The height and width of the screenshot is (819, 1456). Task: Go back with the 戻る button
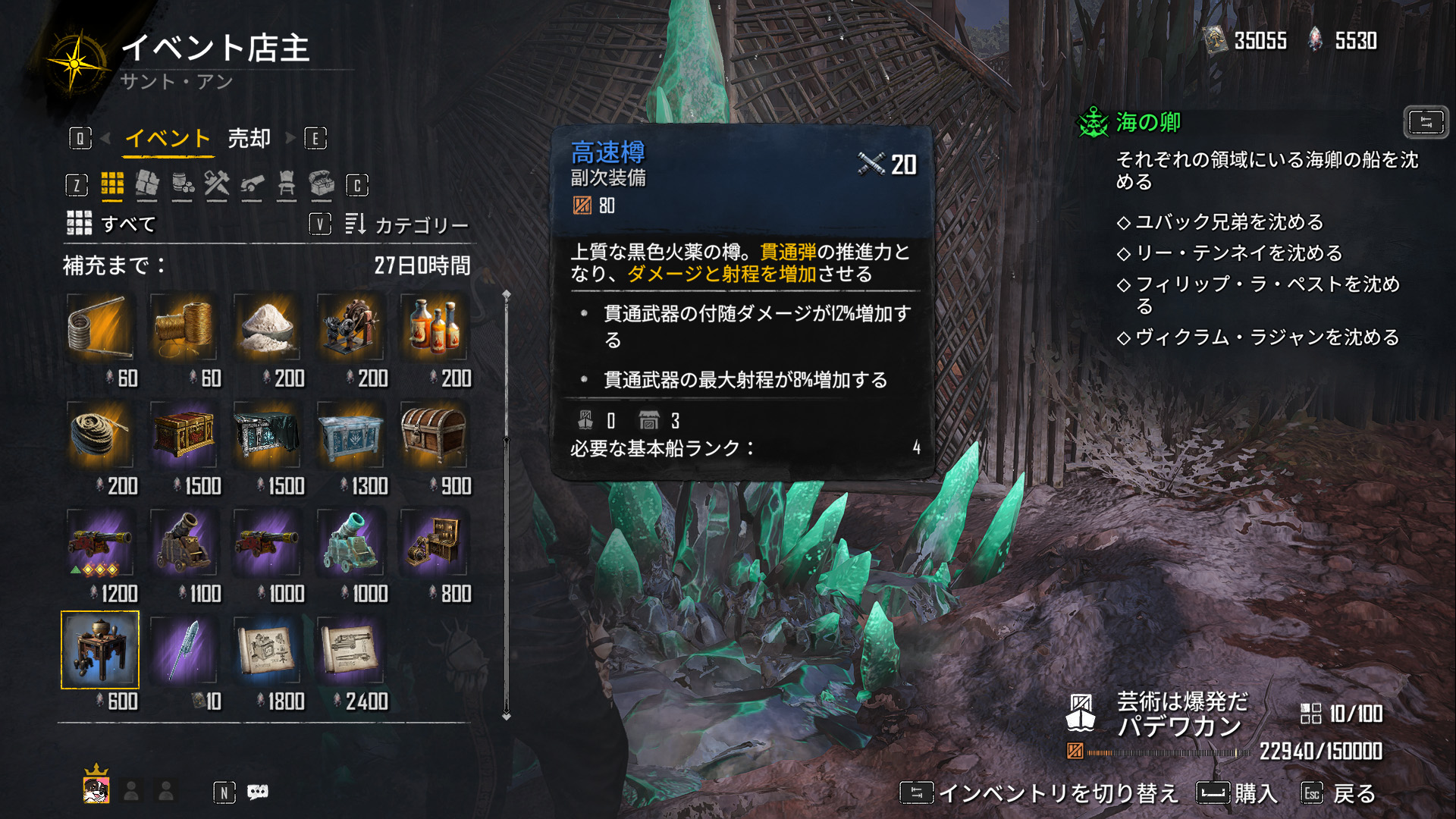click(x=1338, y=793)
